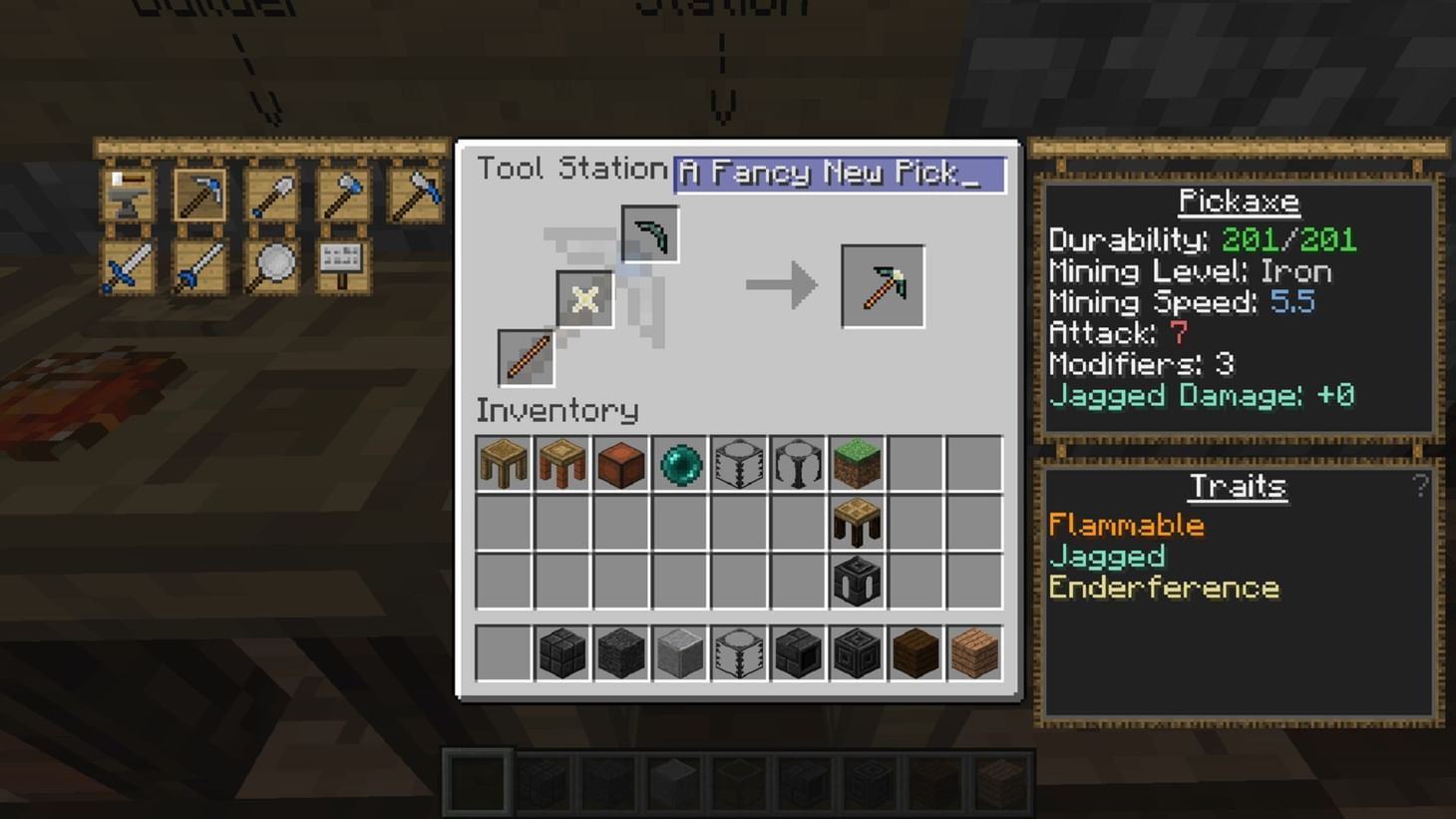Grab the finished pickaxe from the output slot
The image size is (1456, 819).
point(882,286)
